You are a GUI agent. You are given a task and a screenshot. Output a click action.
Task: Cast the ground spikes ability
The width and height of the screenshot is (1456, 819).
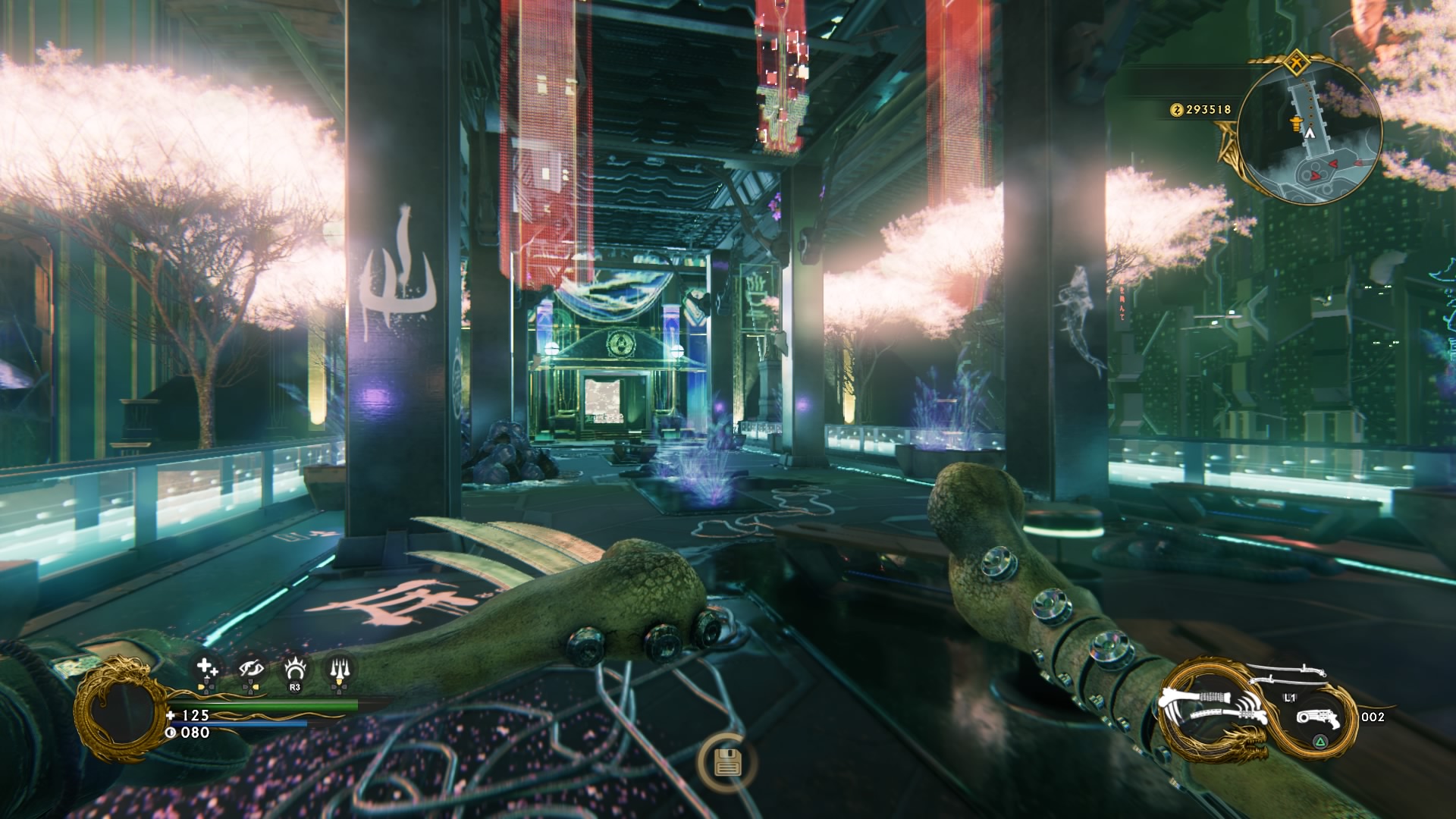coord(338,669)
